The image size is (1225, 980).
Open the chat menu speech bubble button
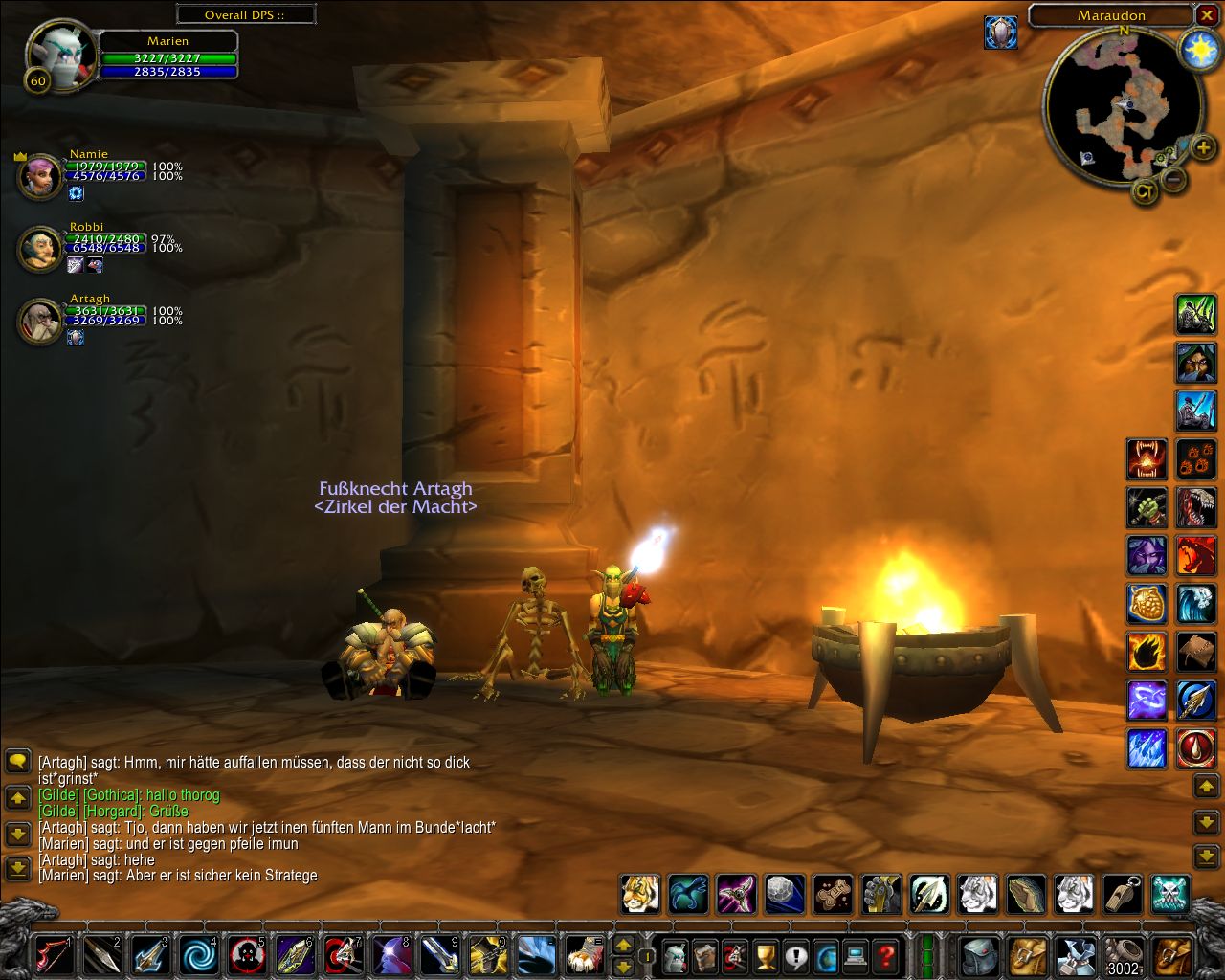(x=18, y=762)
